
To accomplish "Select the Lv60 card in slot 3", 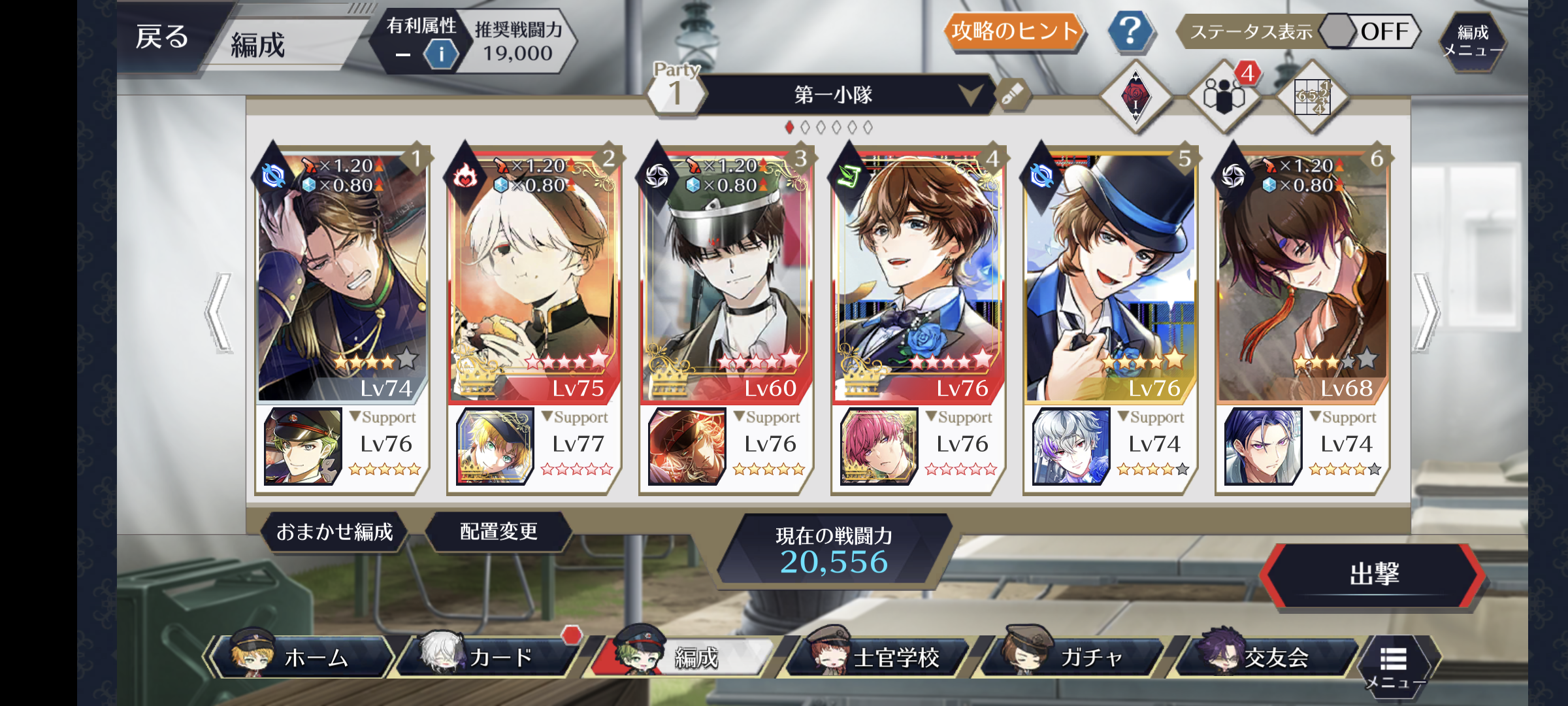I will 725,275.
